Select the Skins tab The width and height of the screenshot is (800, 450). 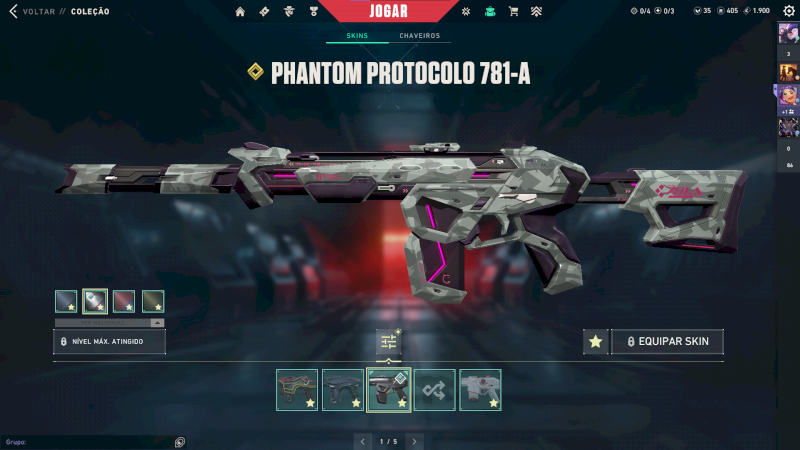click(357, 36)
